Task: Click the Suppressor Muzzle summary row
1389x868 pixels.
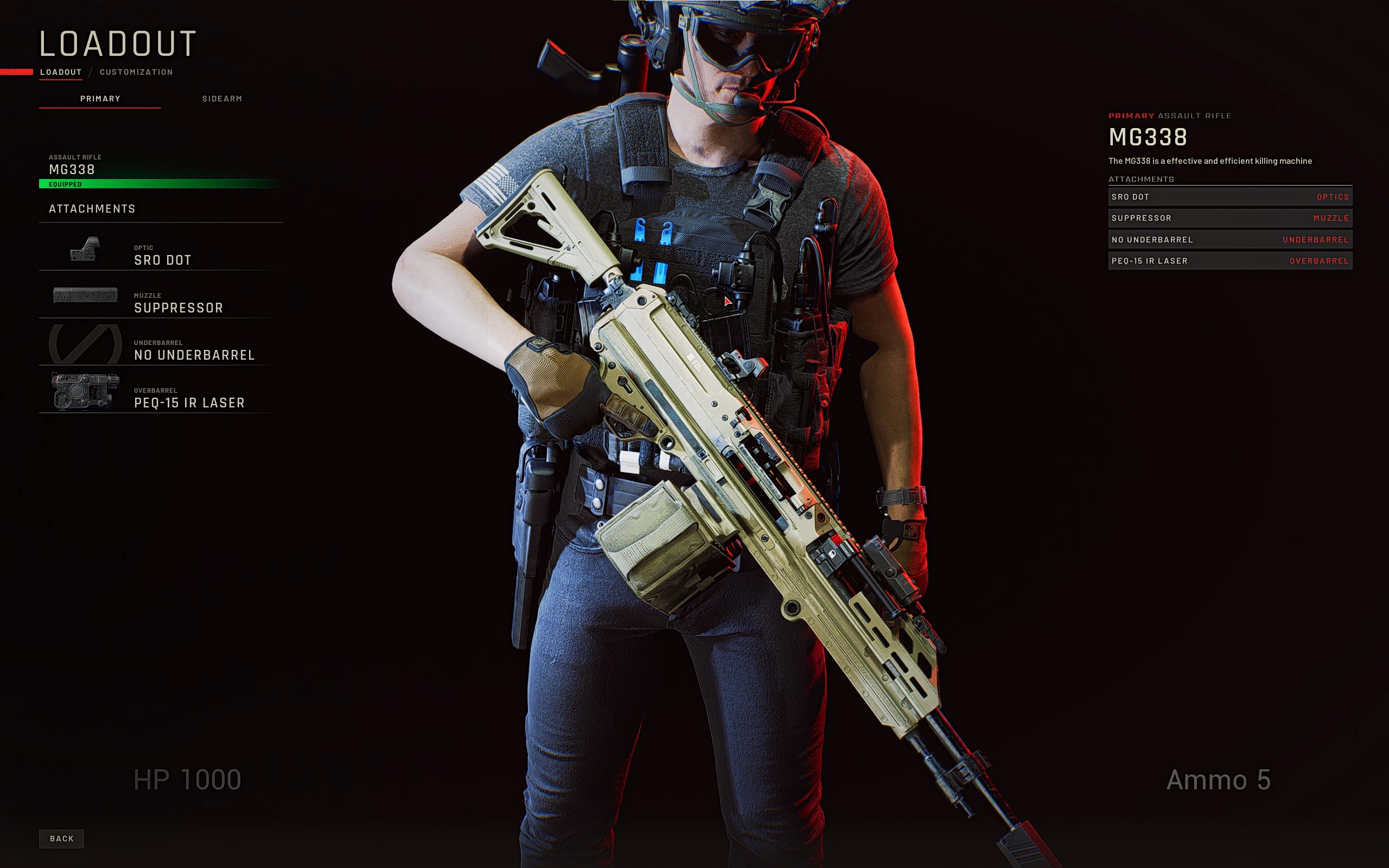Action: point(1229,218)
